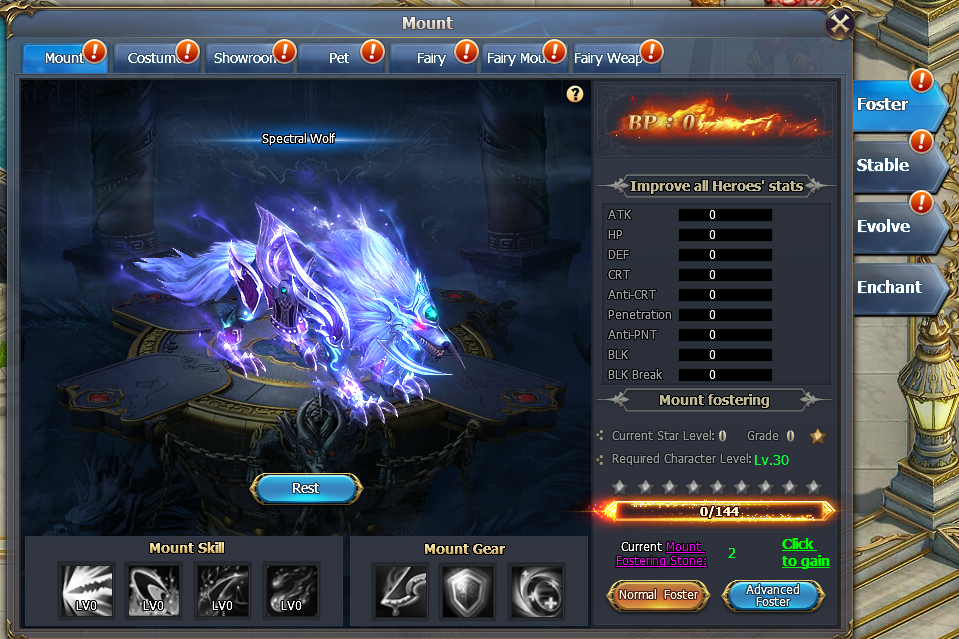Follow the 'Click to gain' link

coord(804,553)
